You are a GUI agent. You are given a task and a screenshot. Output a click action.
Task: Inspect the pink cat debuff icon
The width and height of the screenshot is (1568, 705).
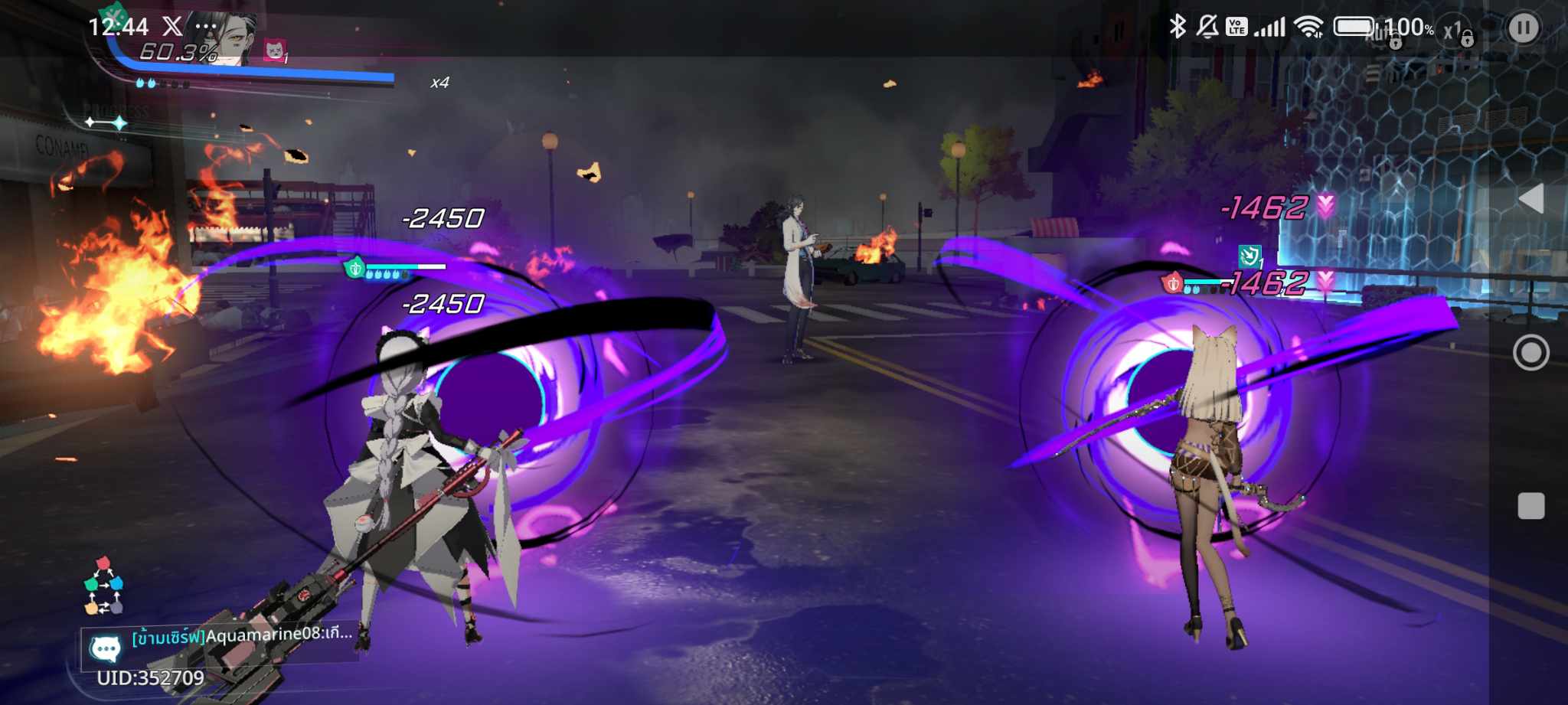tap(274, 51)
